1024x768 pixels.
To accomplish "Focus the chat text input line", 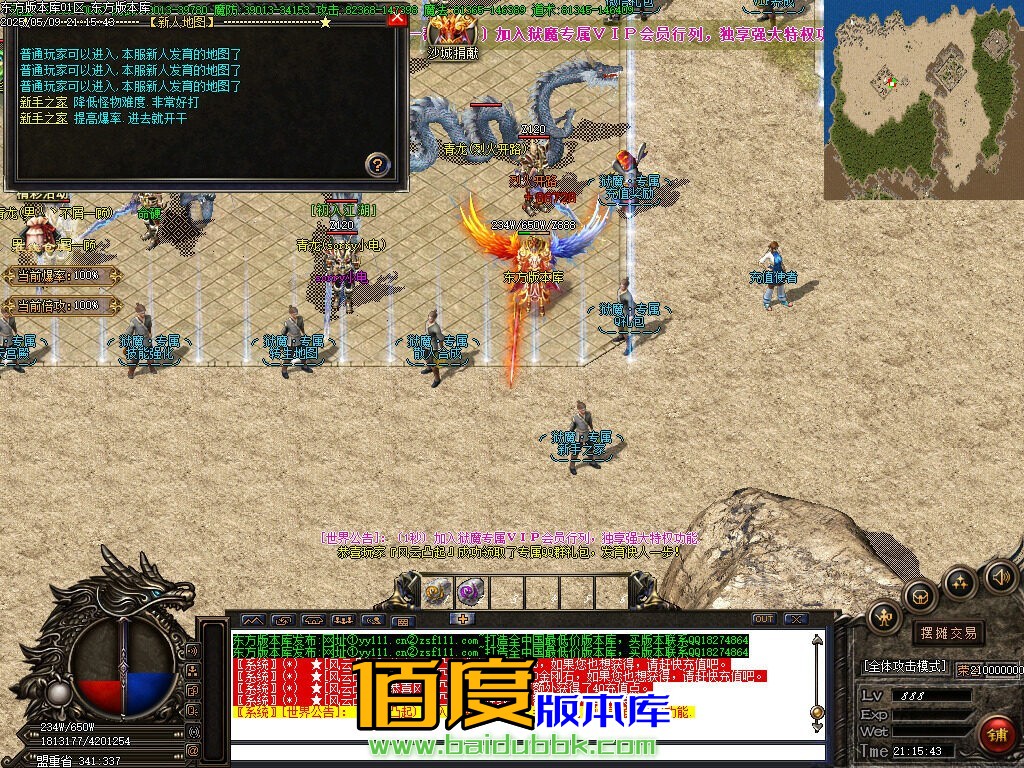I will (520, 752).
